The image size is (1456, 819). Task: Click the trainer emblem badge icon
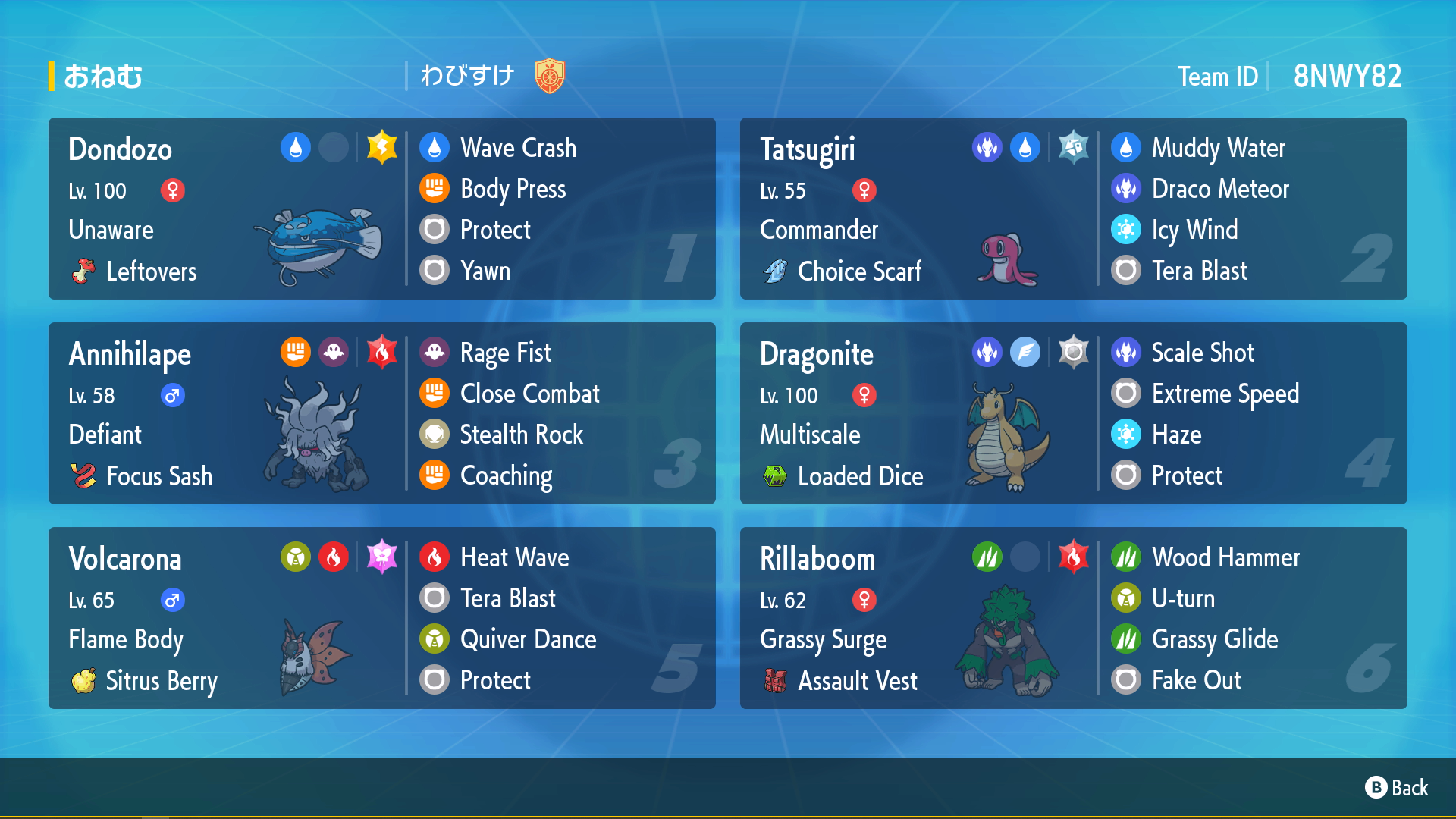(x=550, y=76)
